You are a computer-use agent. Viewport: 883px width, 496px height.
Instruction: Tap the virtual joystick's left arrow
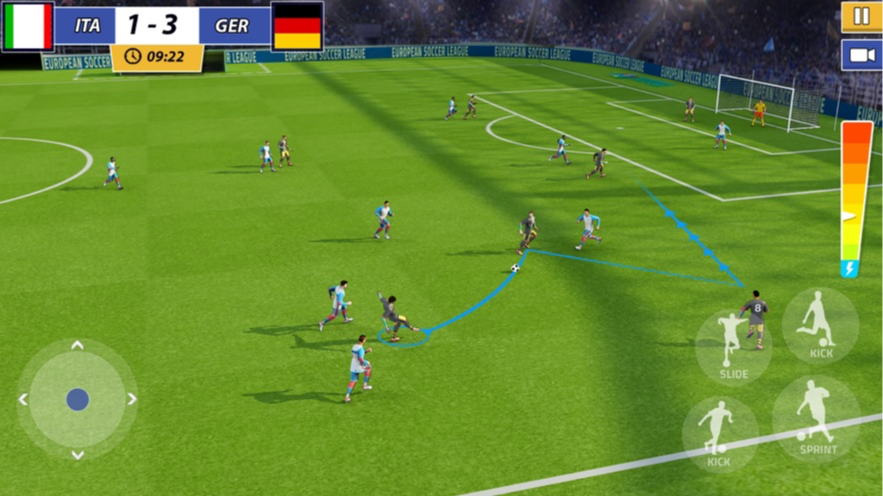click(23, 400)
